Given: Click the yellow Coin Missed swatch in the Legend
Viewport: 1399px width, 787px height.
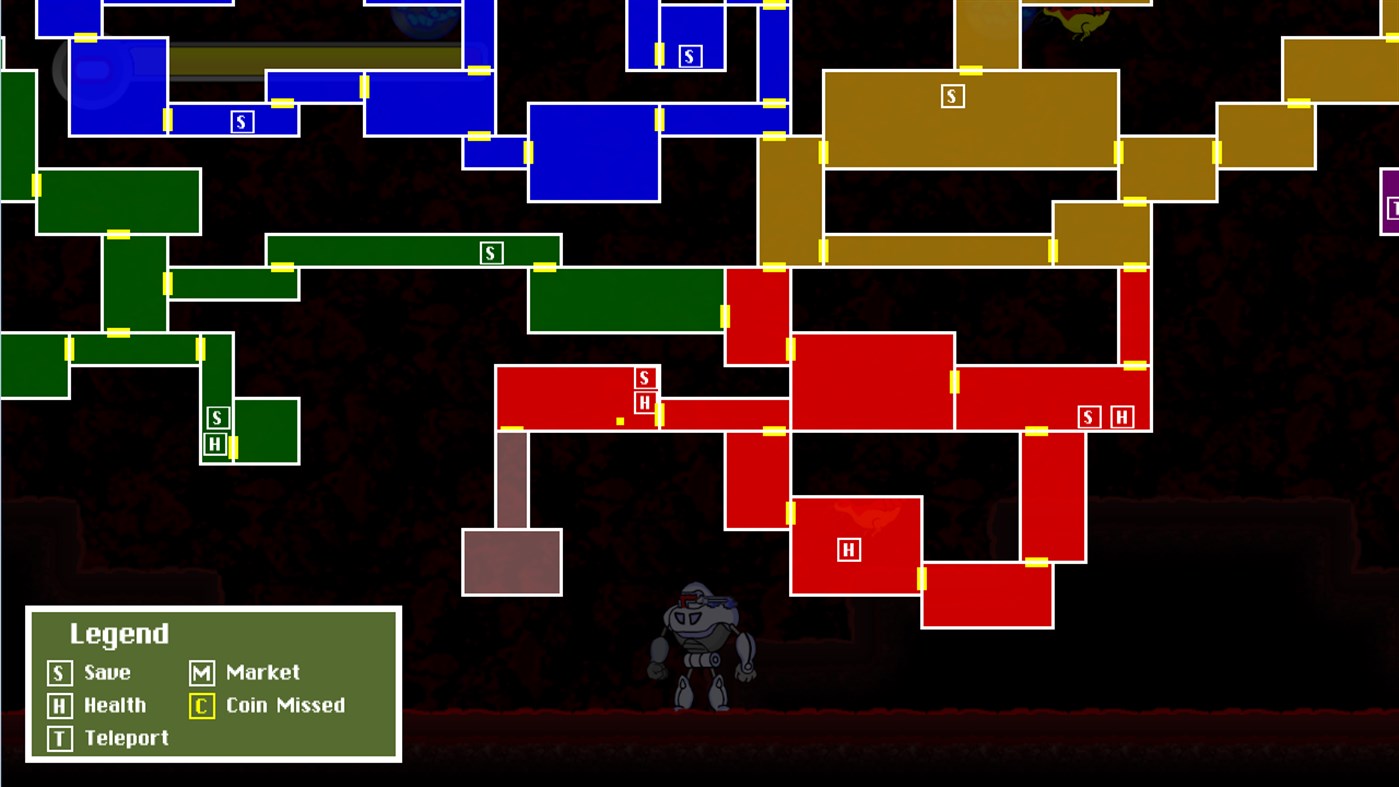Looking at the screenshot, I should (202, 705).
